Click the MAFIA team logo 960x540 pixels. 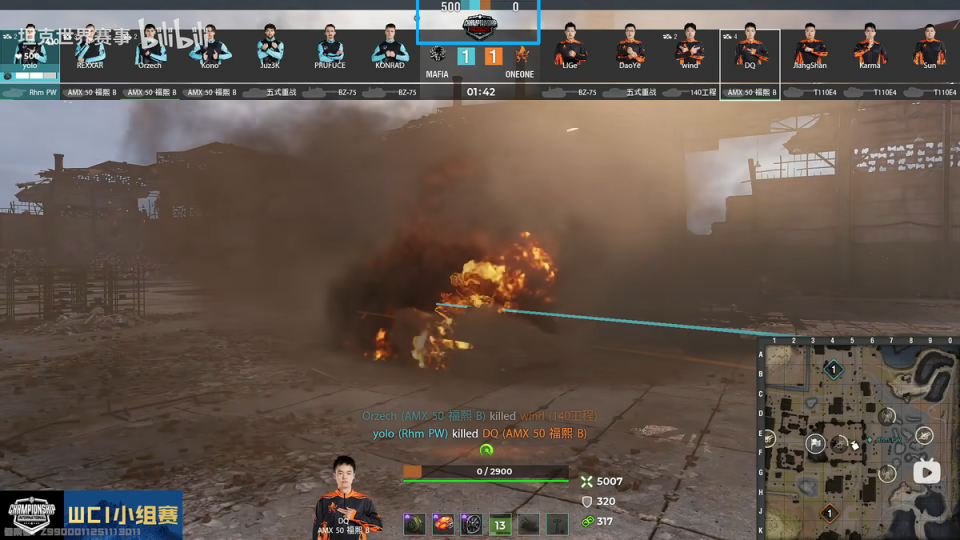click(x=438, y=56)
